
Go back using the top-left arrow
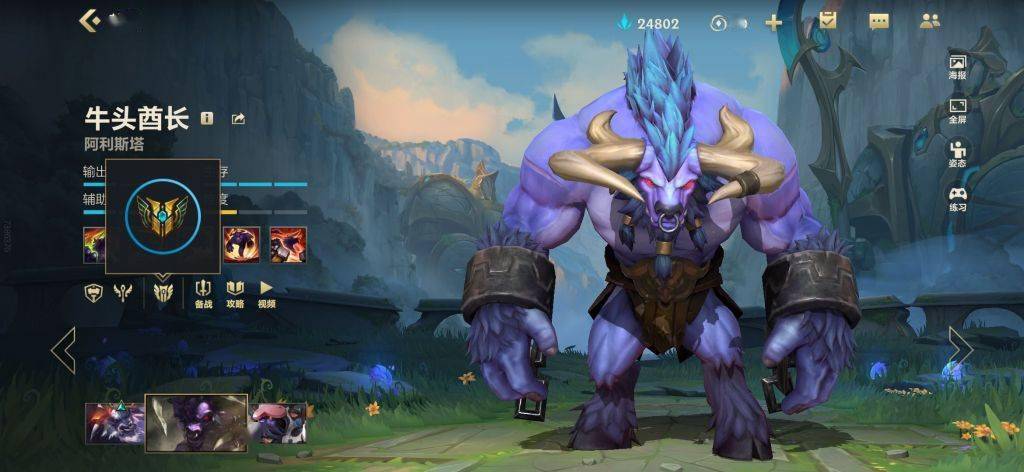(x=89, y=21)
